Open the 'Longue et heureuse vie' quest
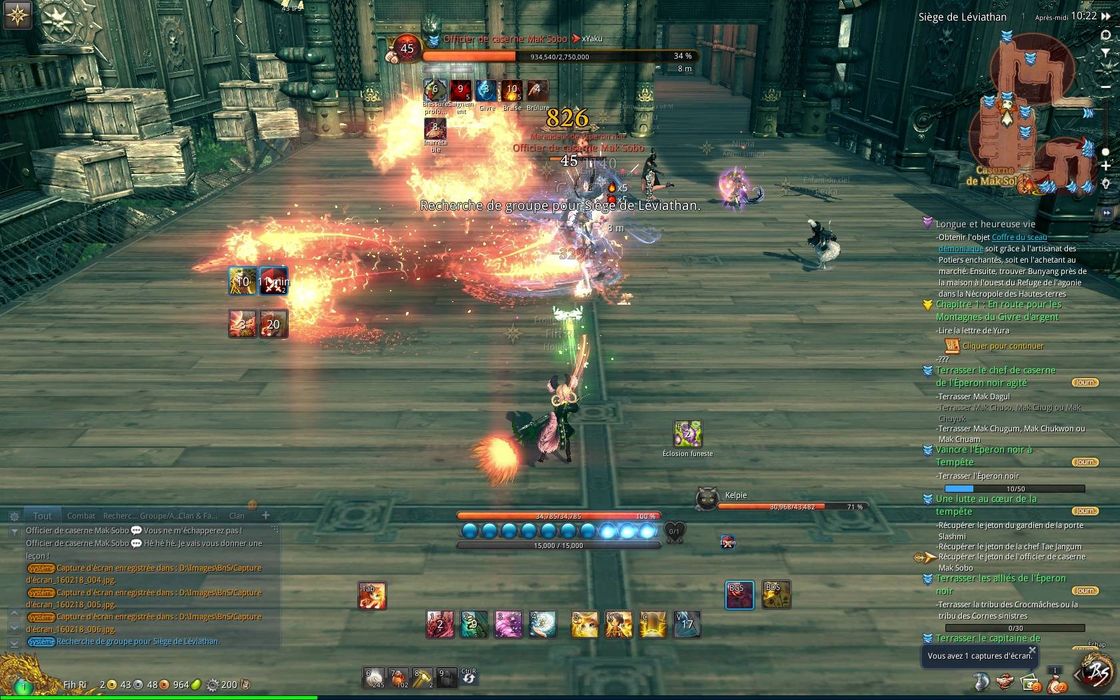The image size is (1120, 700). [986, 224]
